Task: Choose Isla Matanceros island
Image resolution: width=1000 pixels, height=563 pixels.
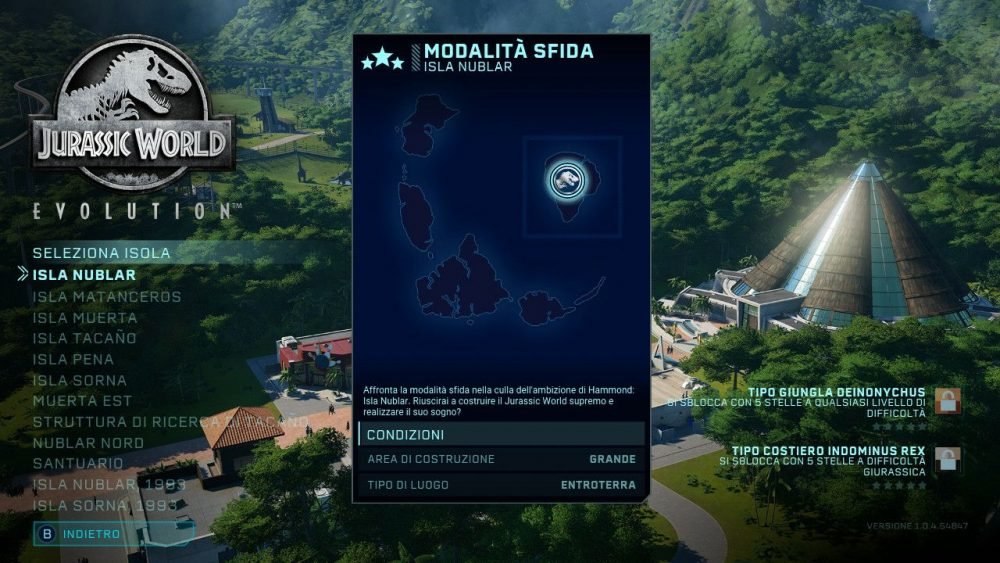Action: (106, 296)
